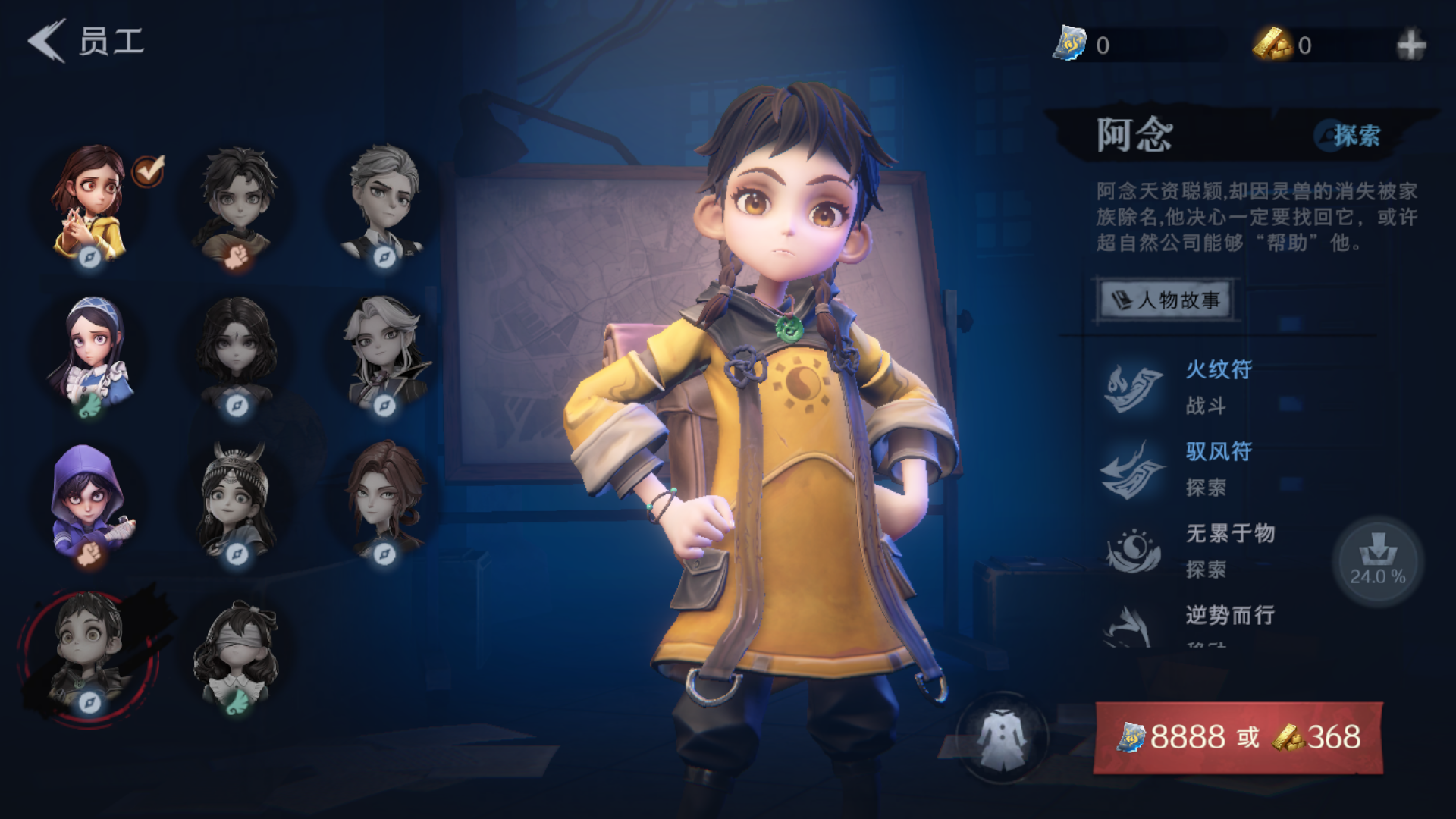View the 驭风符 exploration skill
Viewport: 1456px width, 819px height.
pos(1217,469)
